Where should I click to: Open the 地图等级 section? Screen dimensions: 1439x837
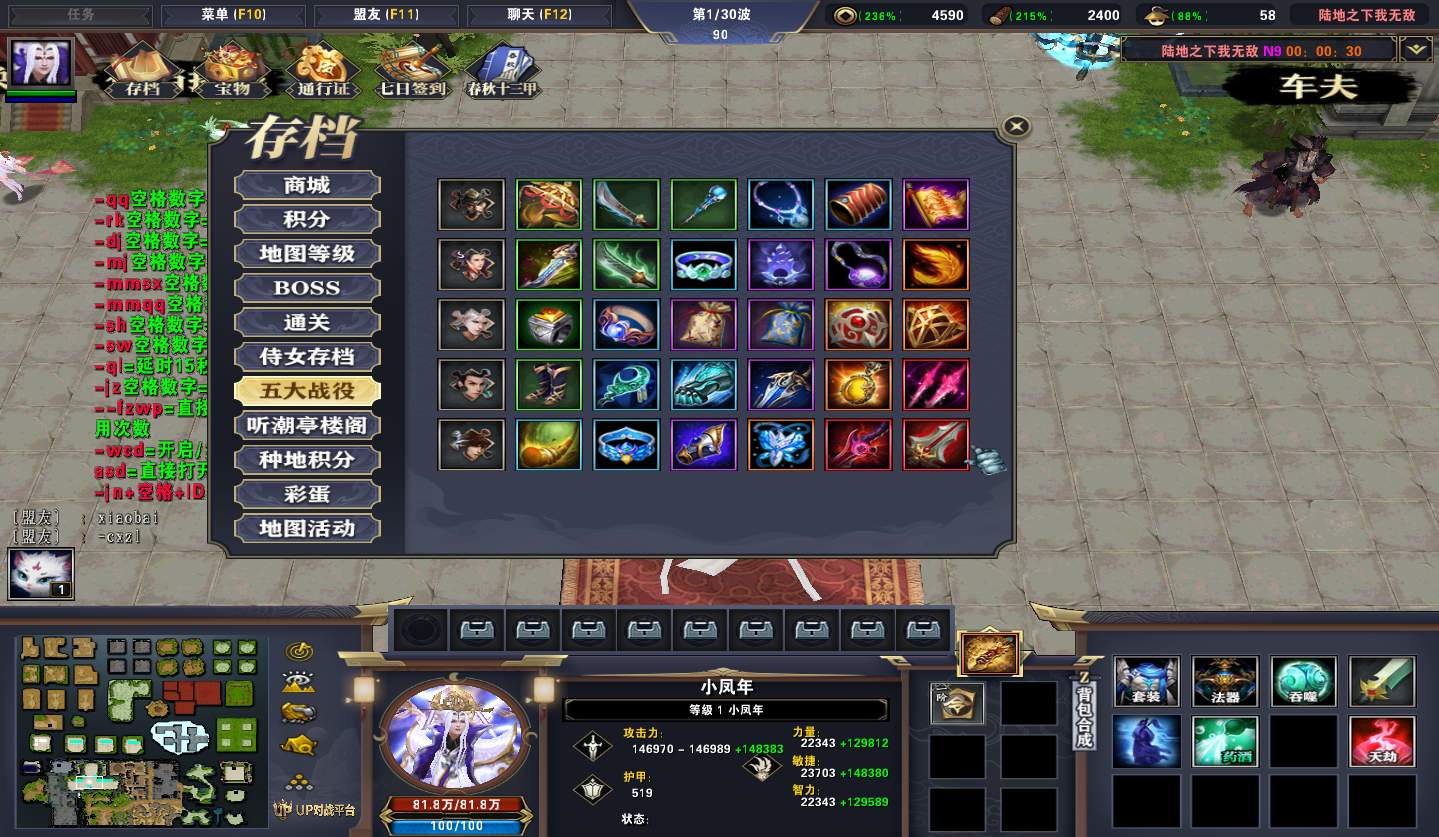307,254
